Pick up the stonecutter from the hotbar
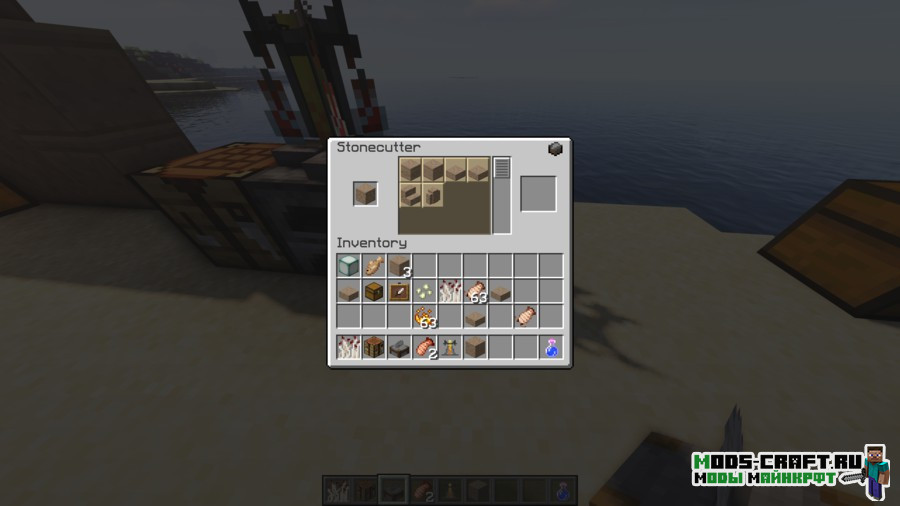Screen dimensions: 900x506 click(x=399, y=348)
